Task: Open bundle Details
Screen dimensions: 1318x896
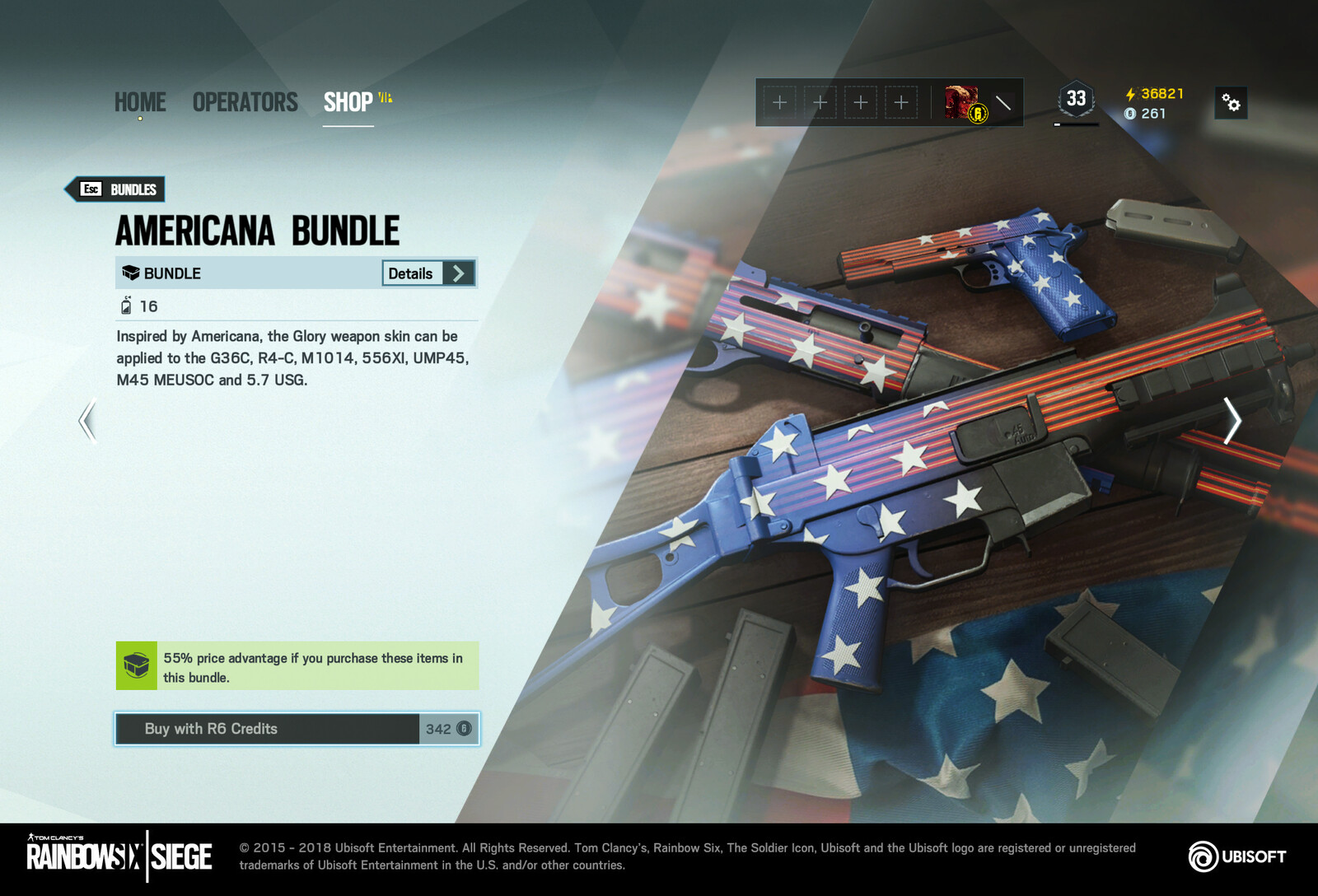Action: (428, 273)
